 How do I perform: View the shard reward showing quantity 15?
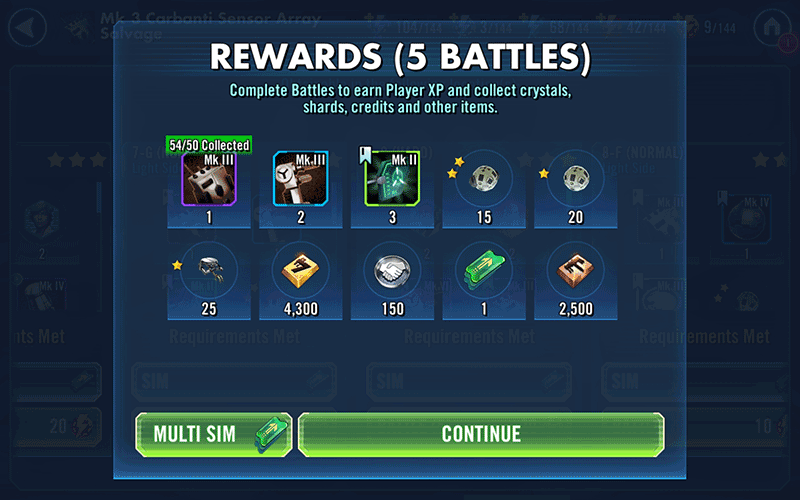point(483,179)
